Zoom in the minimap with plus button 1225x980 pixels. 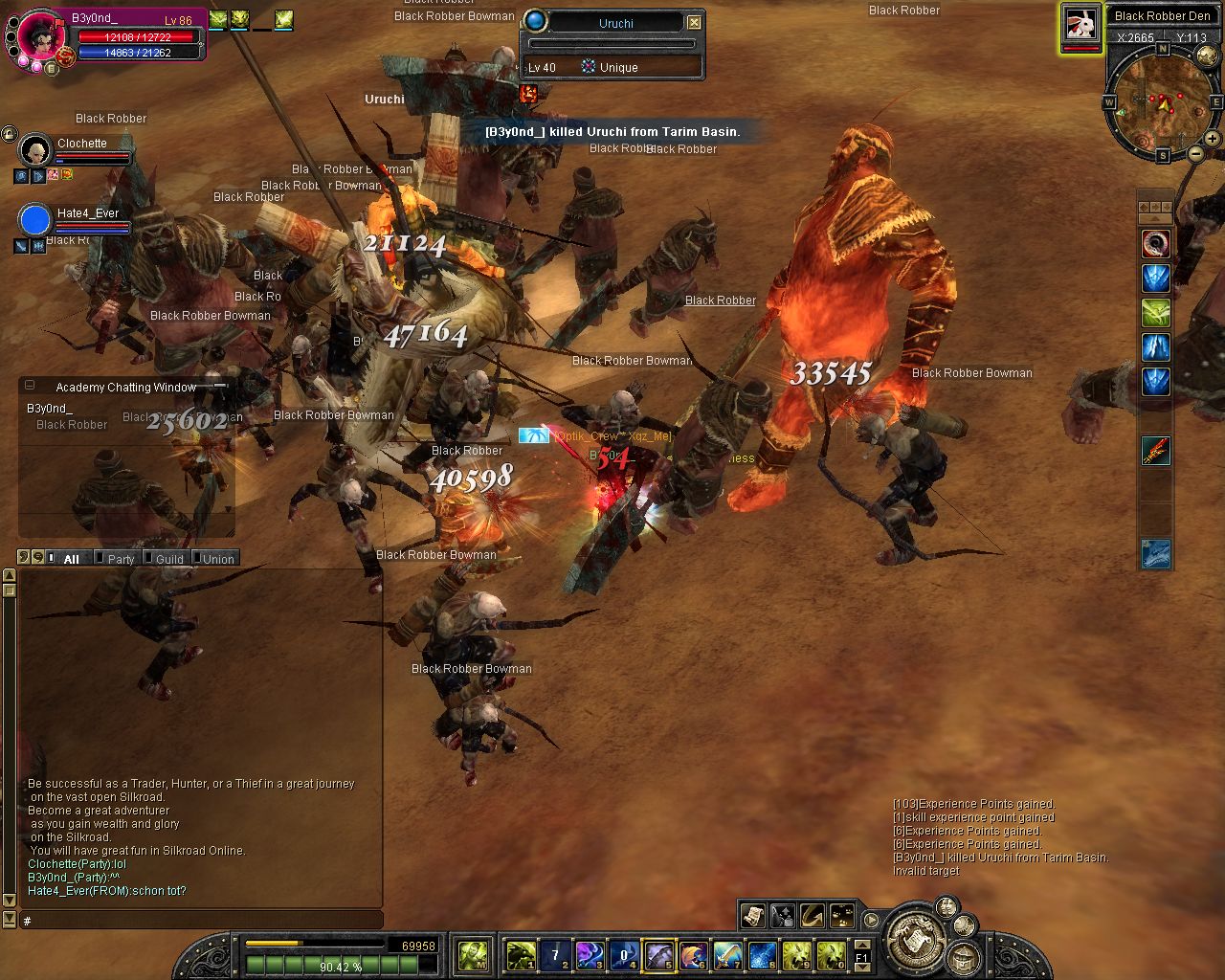pyautogui.click(x=1213, y=139)
